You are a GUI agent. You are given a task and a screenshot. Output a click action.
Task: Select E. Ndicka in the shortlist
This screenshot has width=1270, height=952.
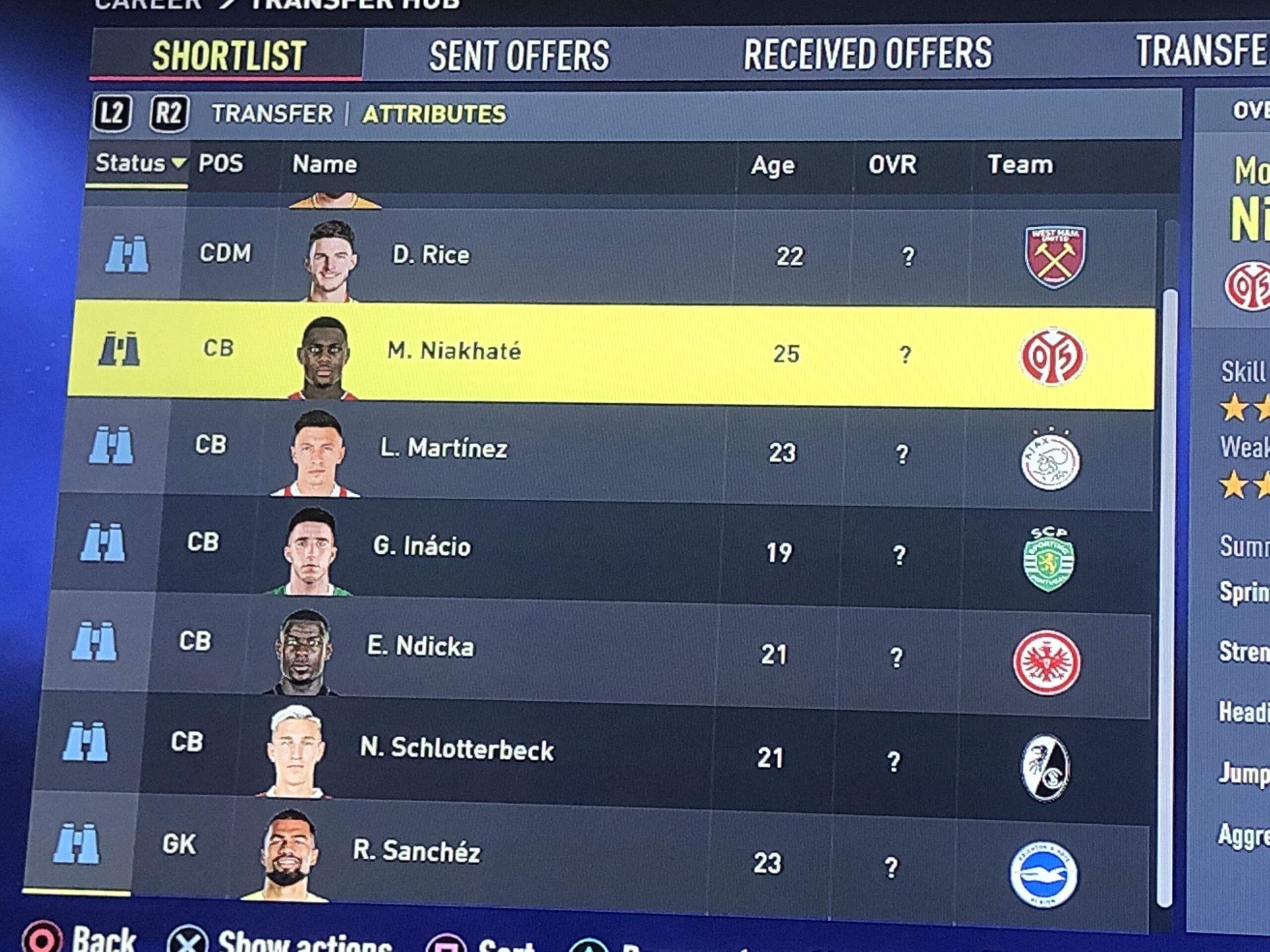click(x=420, y=647)
